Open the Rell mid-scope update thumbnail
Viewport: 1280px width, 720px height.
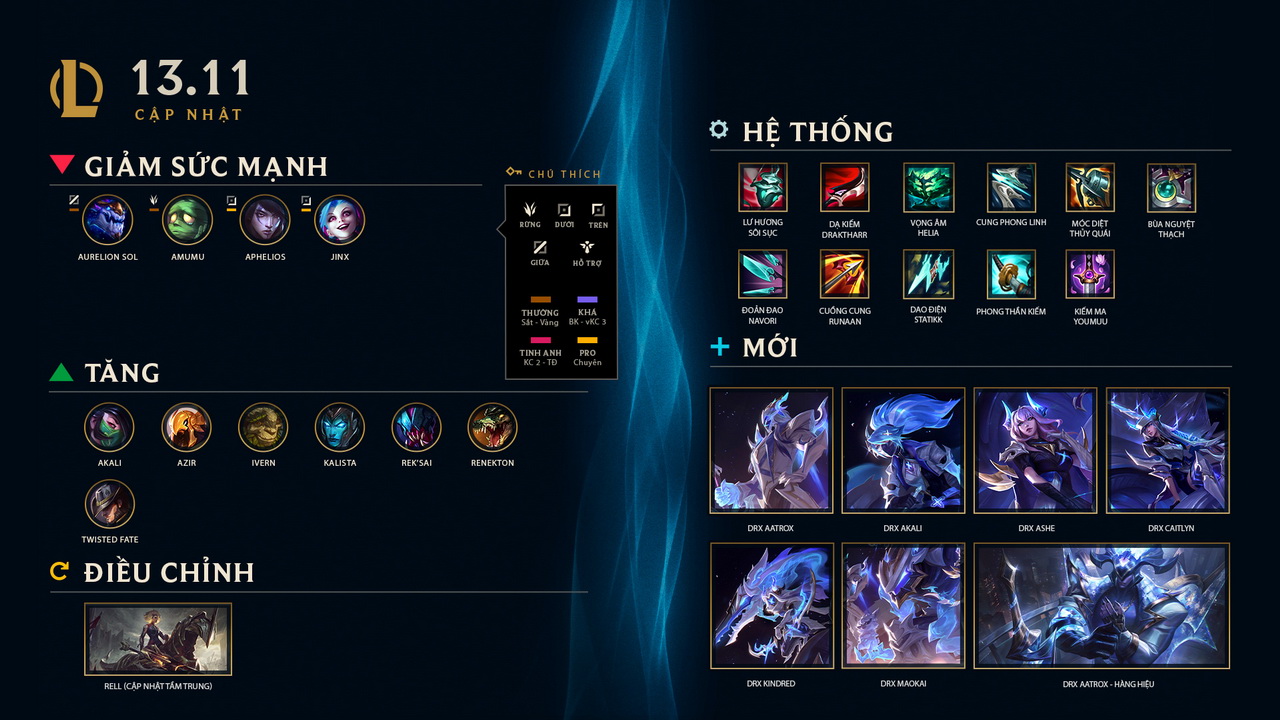[x=158, y=639]
